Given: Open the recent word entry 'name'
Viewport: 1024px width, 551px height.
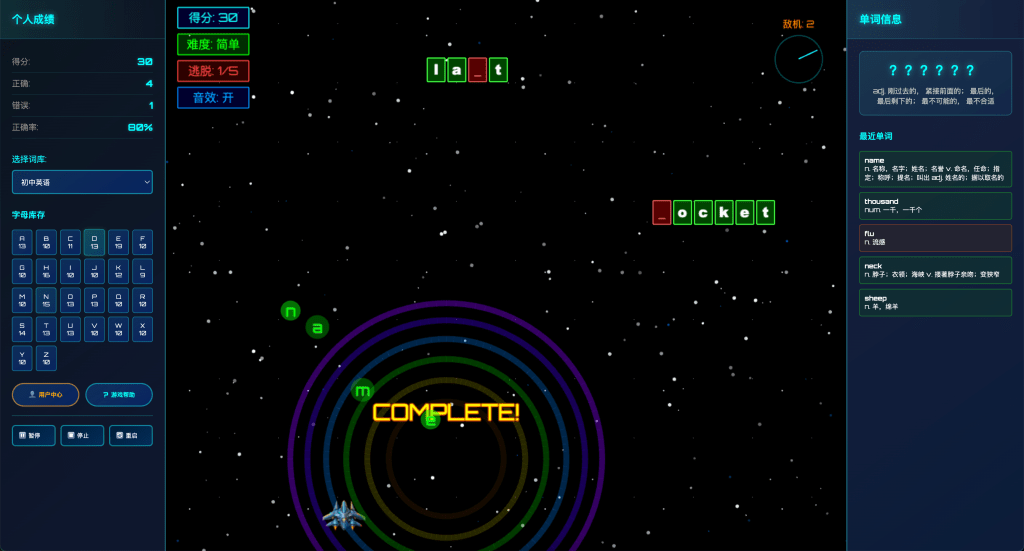Looking at the screenshot, I should pos(935,168).
